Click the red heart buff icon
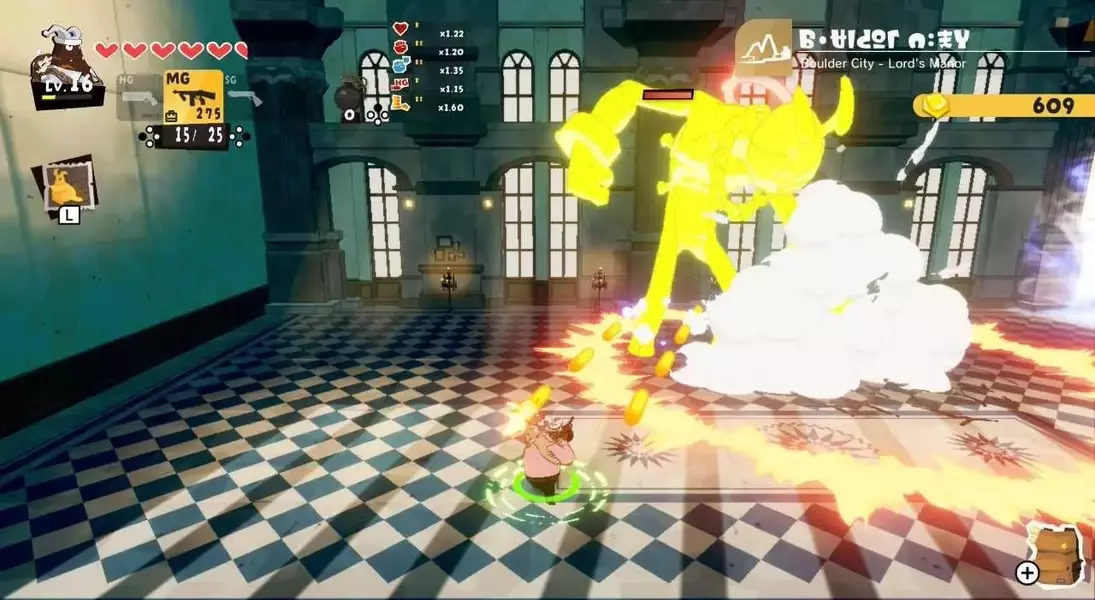This screenshot has width=1095, height=600. click(x=400, y=29)
